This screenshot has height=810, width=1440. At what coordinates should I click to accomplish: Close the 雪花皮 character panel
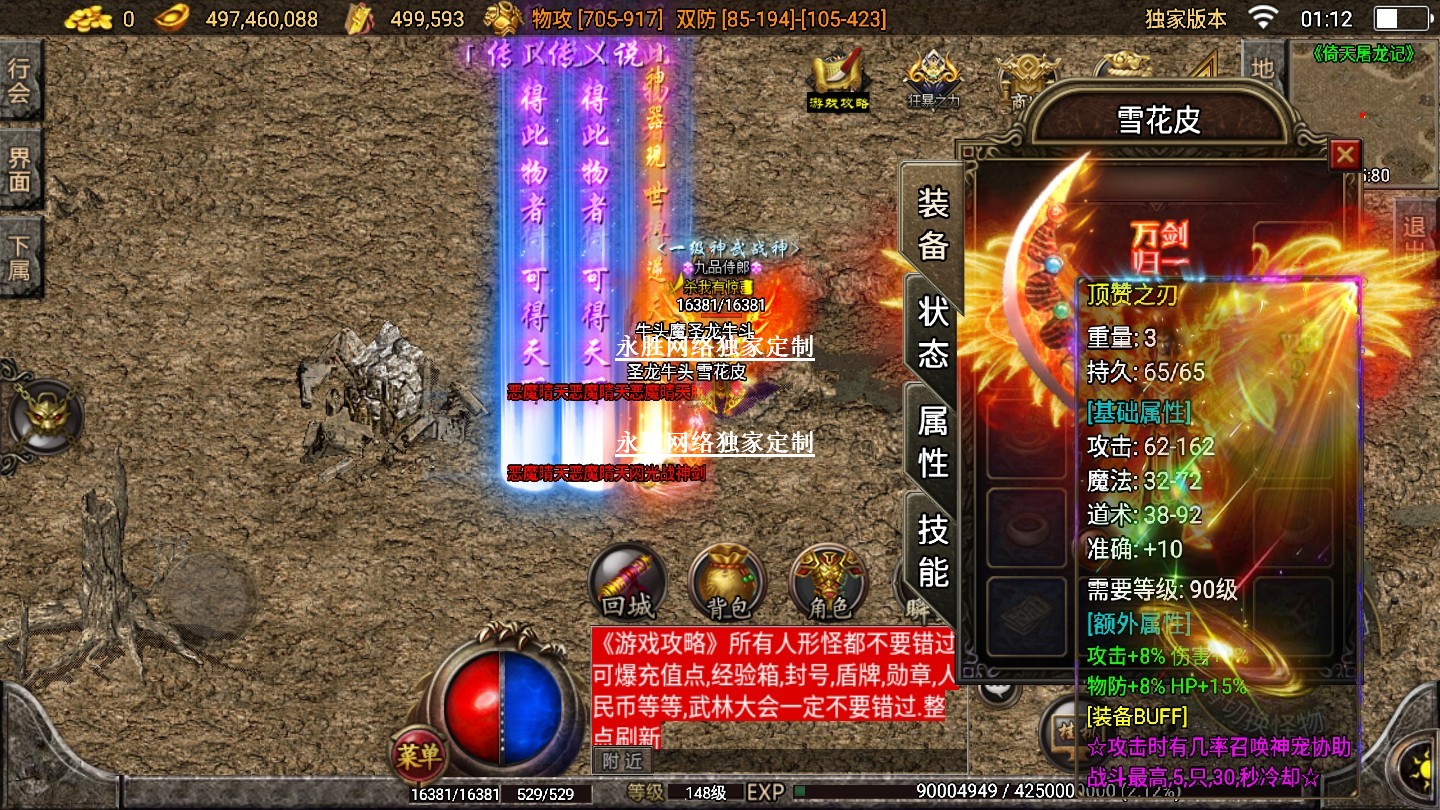click(x=1345, y=155)
